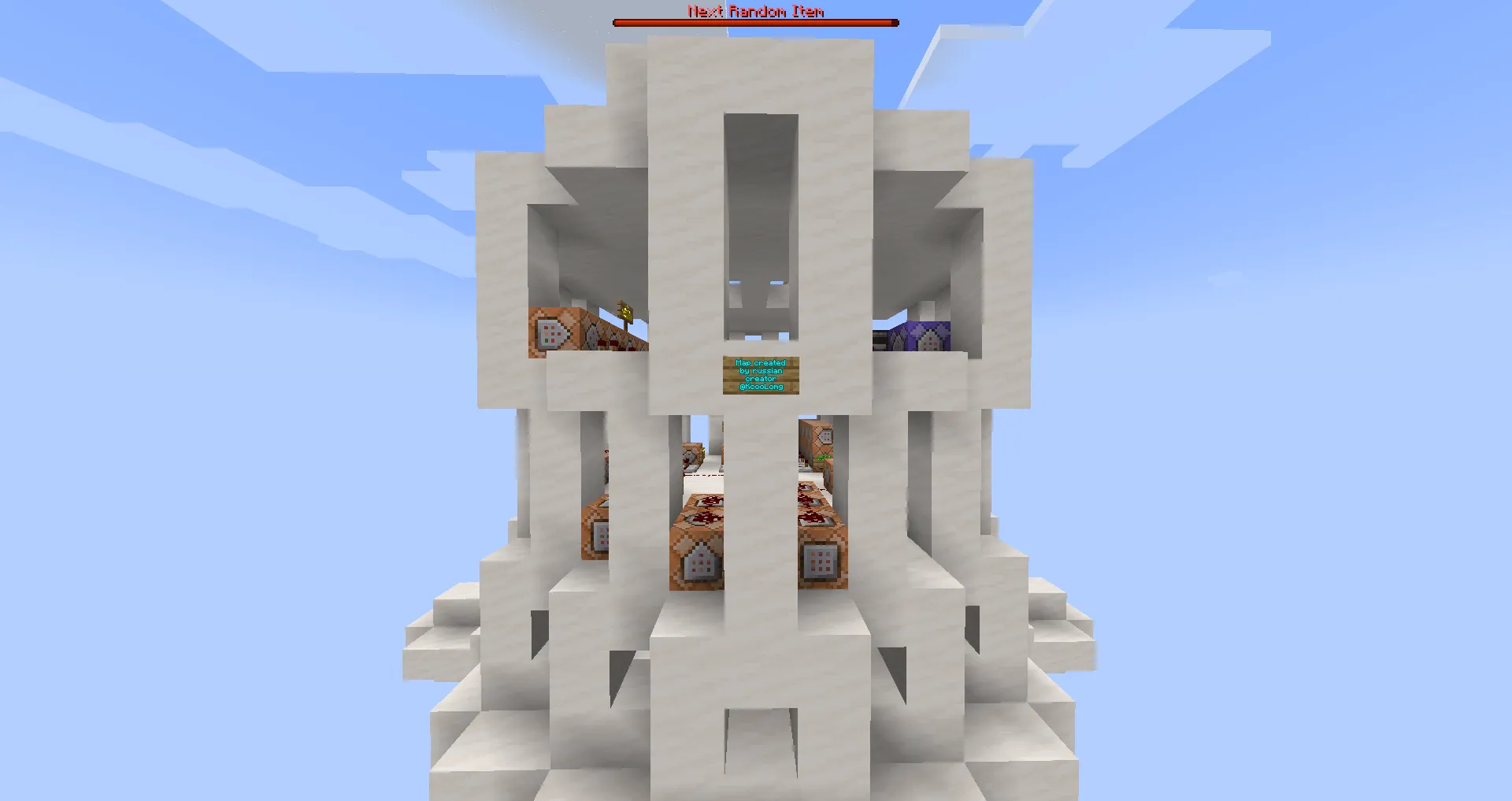Click the Next Random Item boss bar title
Screen dimensions: 1512x801
click(754, 11)
